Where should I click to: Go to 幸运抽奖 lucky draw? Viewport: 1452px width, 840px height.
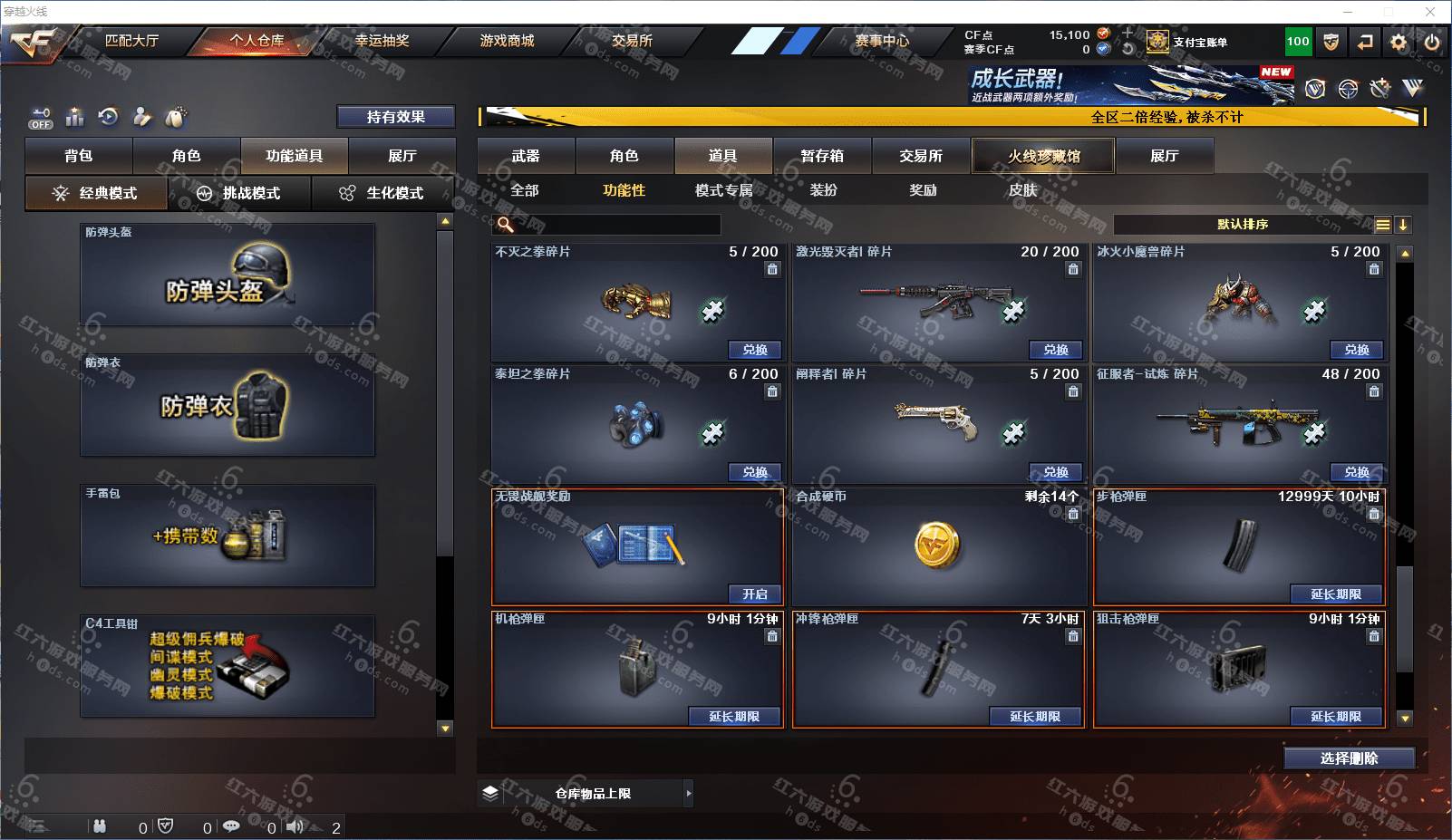point(382,41)
